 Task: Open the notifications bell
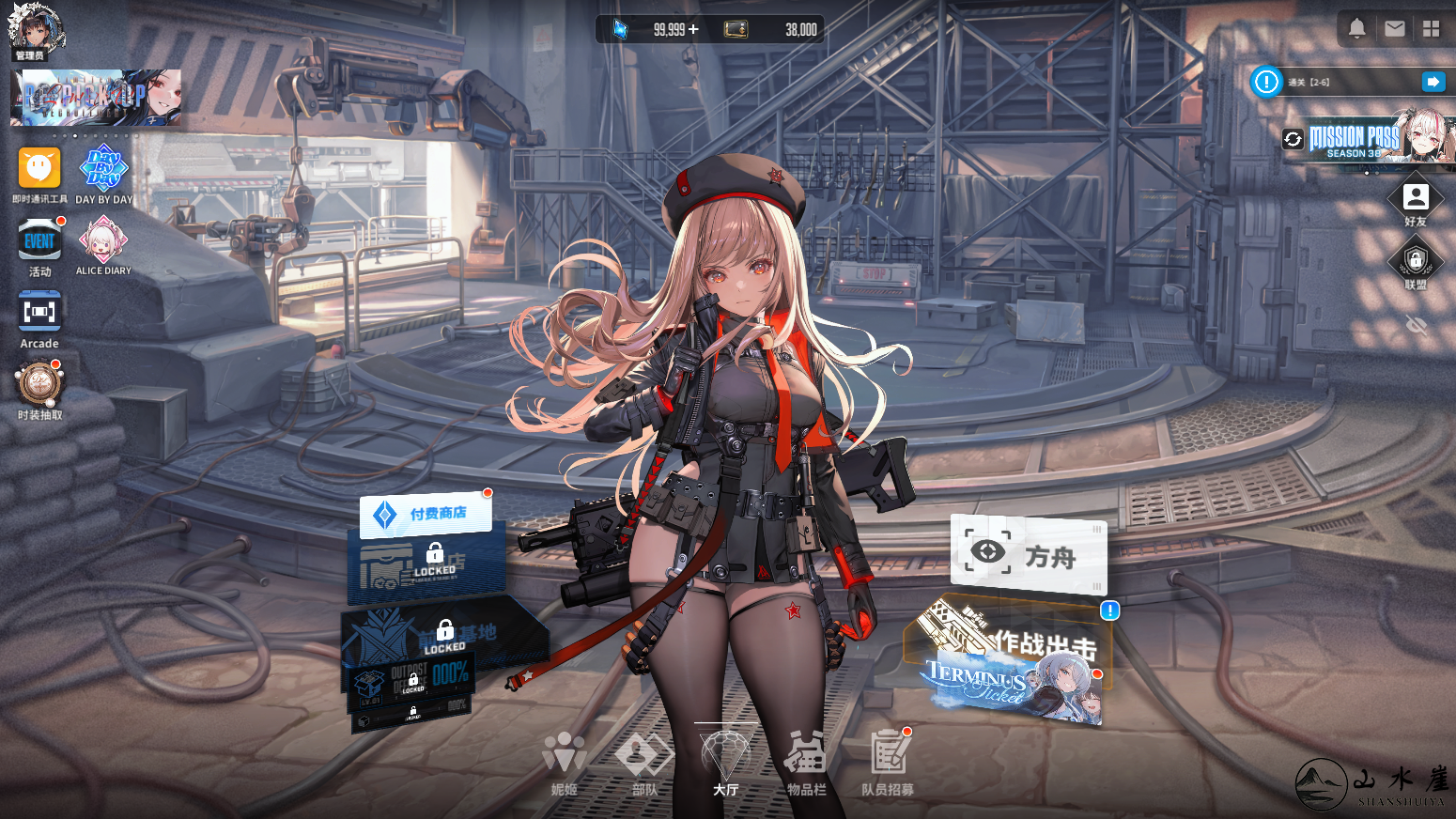tap(1356, 29)
